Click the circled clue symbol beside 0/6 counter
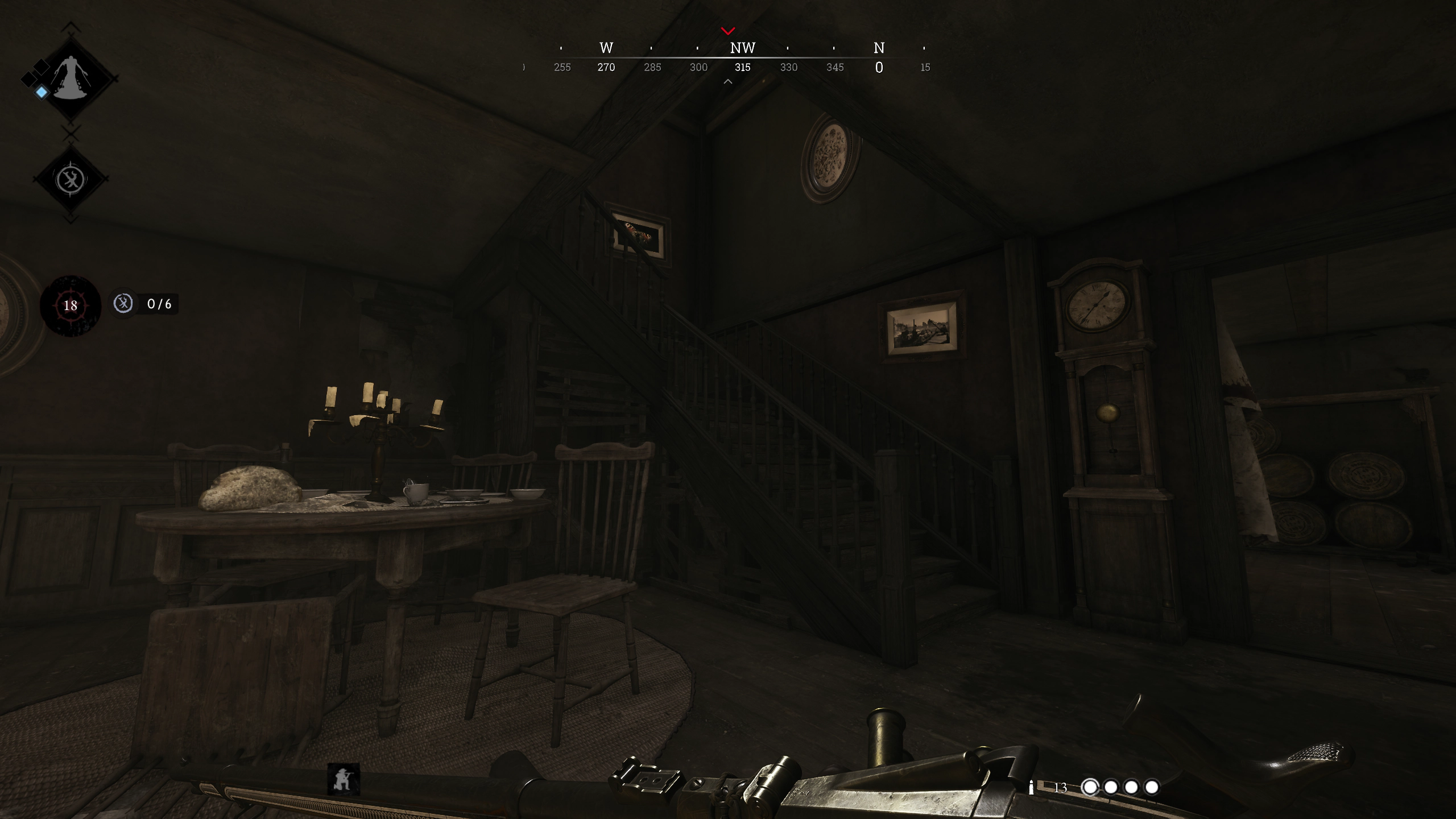 click(x=123, y=304)
